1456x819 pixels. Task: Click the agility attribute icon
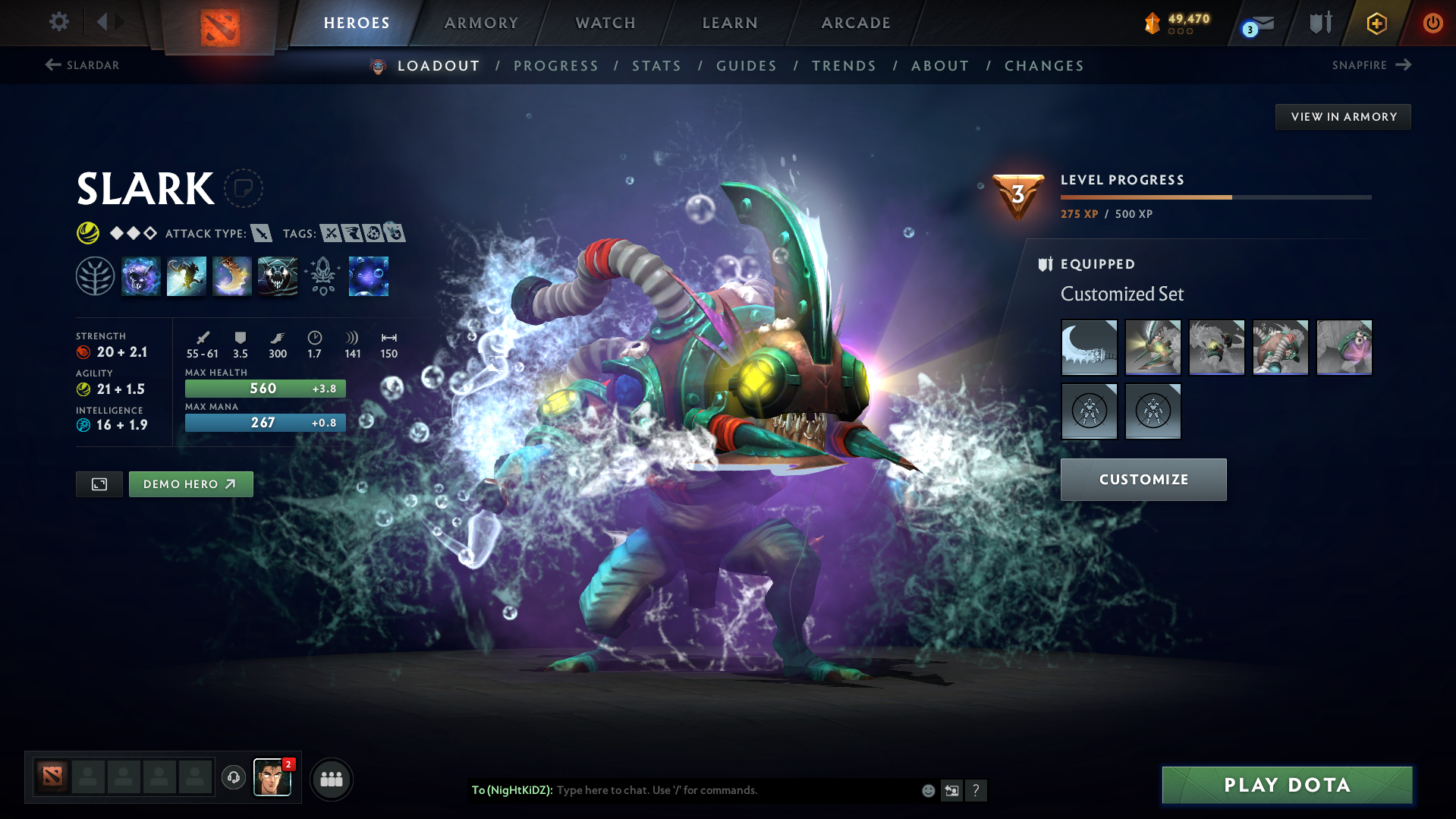pyautogui.click(x=83, y=389)
